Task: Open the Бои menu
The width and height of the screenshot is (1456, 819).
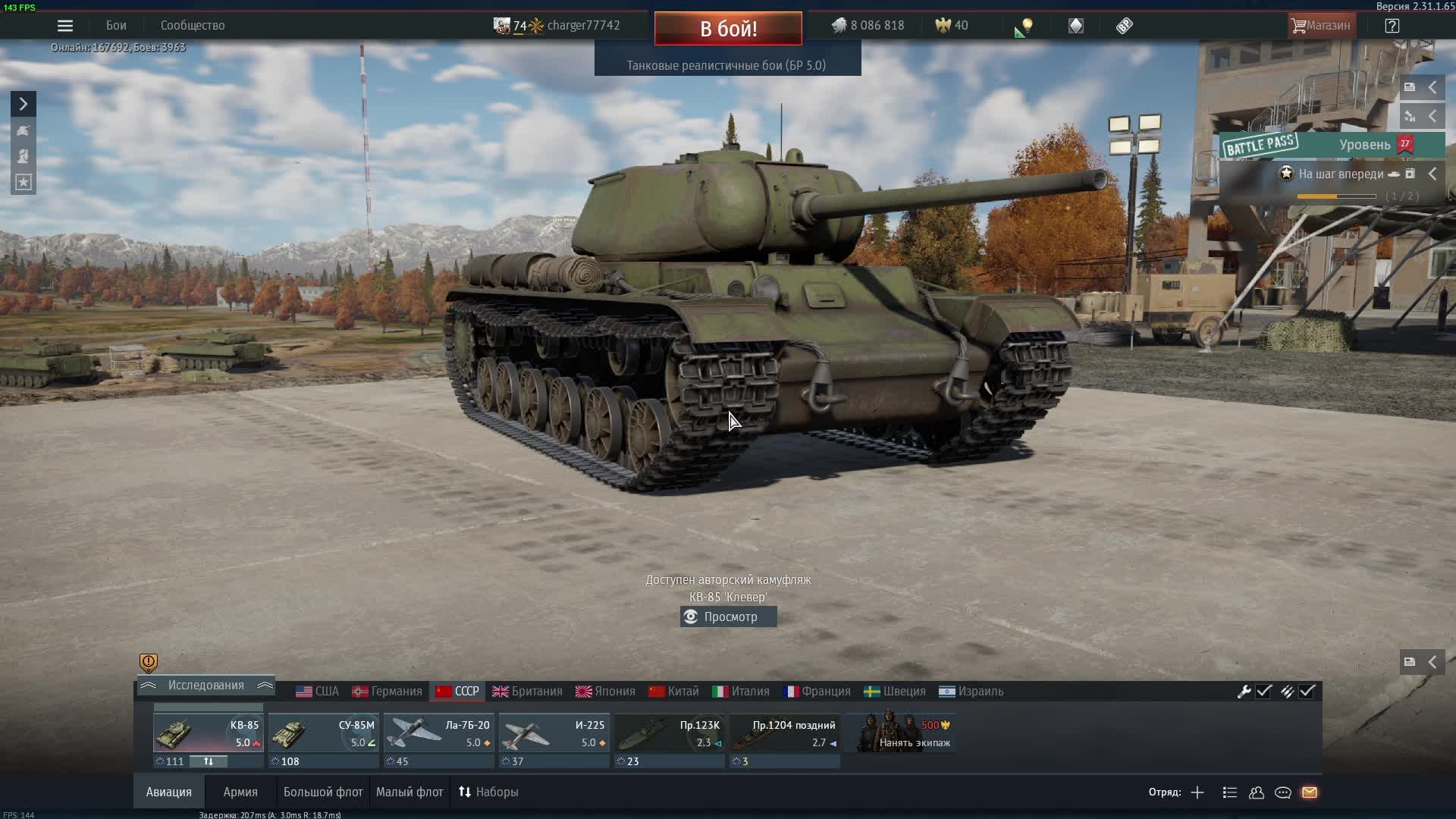Action: tap(116, 26)
